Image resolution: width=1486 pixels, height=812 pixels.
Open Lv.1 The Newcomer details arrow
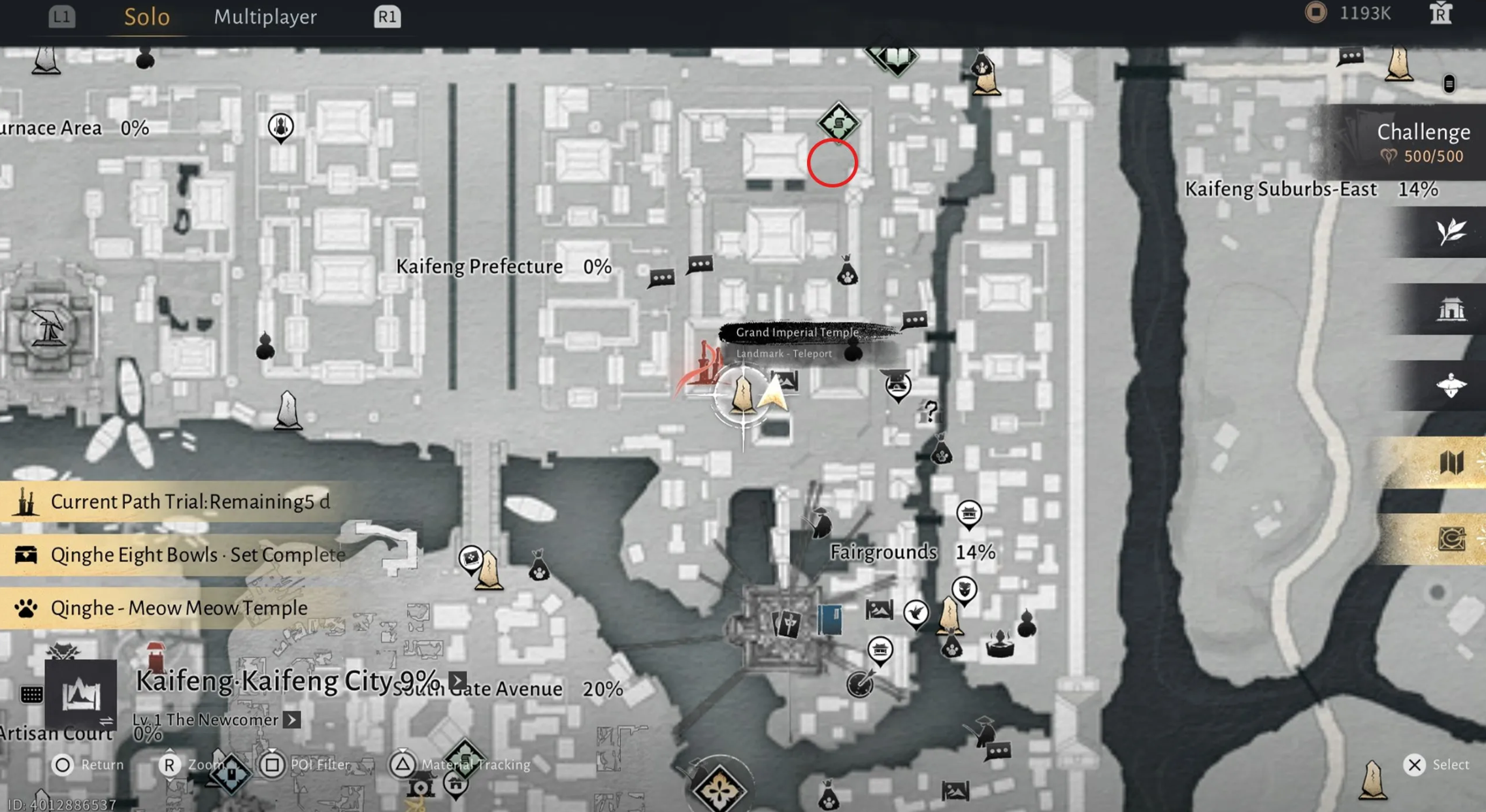pos(292,720)
